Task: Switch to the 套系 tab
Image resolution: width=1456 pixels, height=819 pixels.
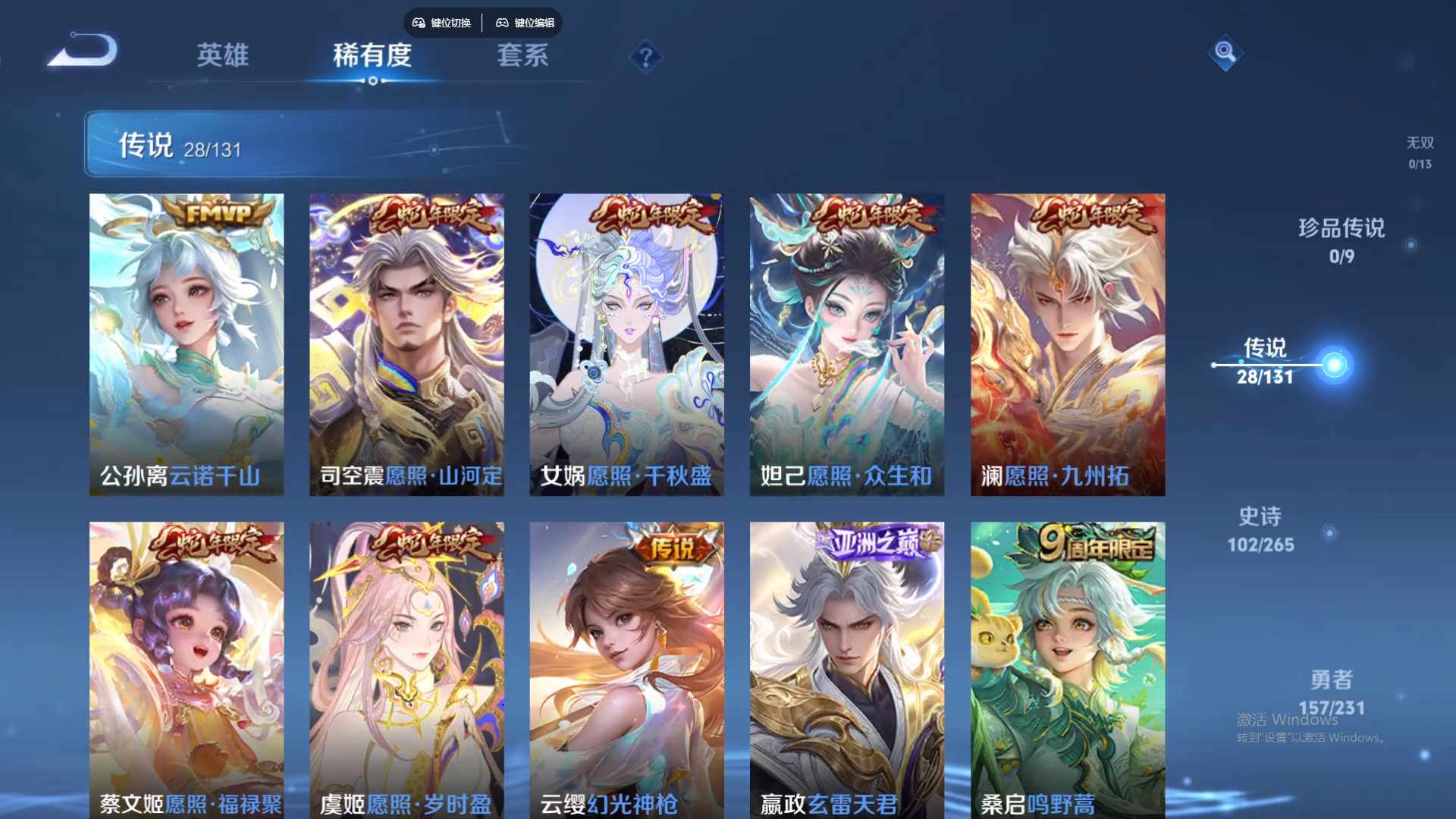Action: coord(523,57)
